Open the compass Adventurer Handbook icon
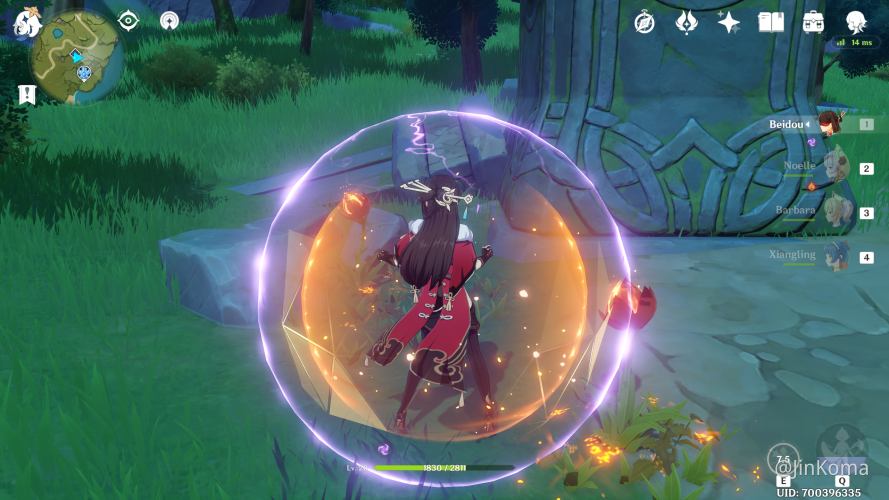This screenshot has width=889, height=500. [x=645, y=22]
